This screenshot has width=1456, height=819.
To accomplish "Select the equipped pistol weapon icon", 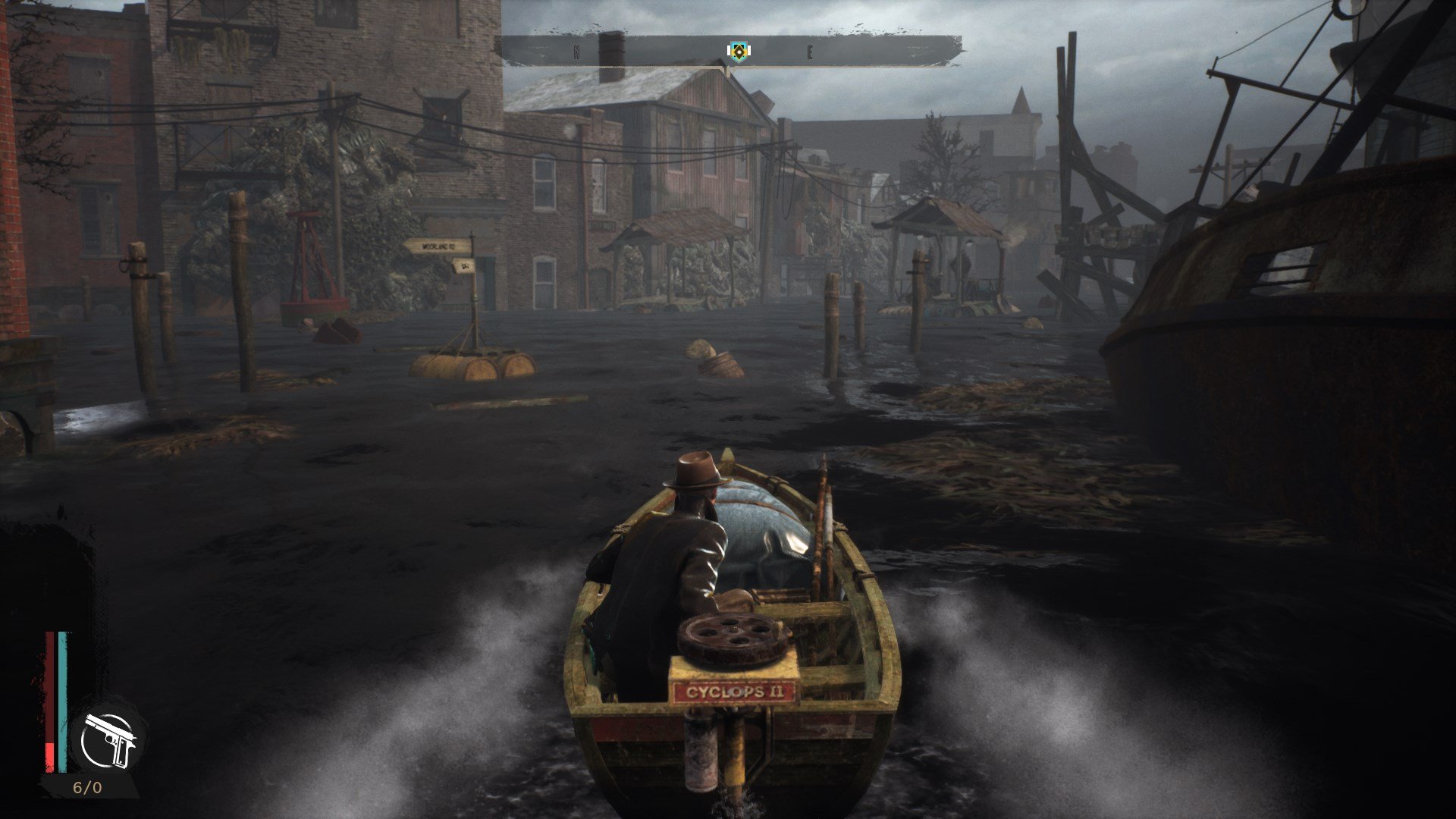I will (x=109, y=740).
